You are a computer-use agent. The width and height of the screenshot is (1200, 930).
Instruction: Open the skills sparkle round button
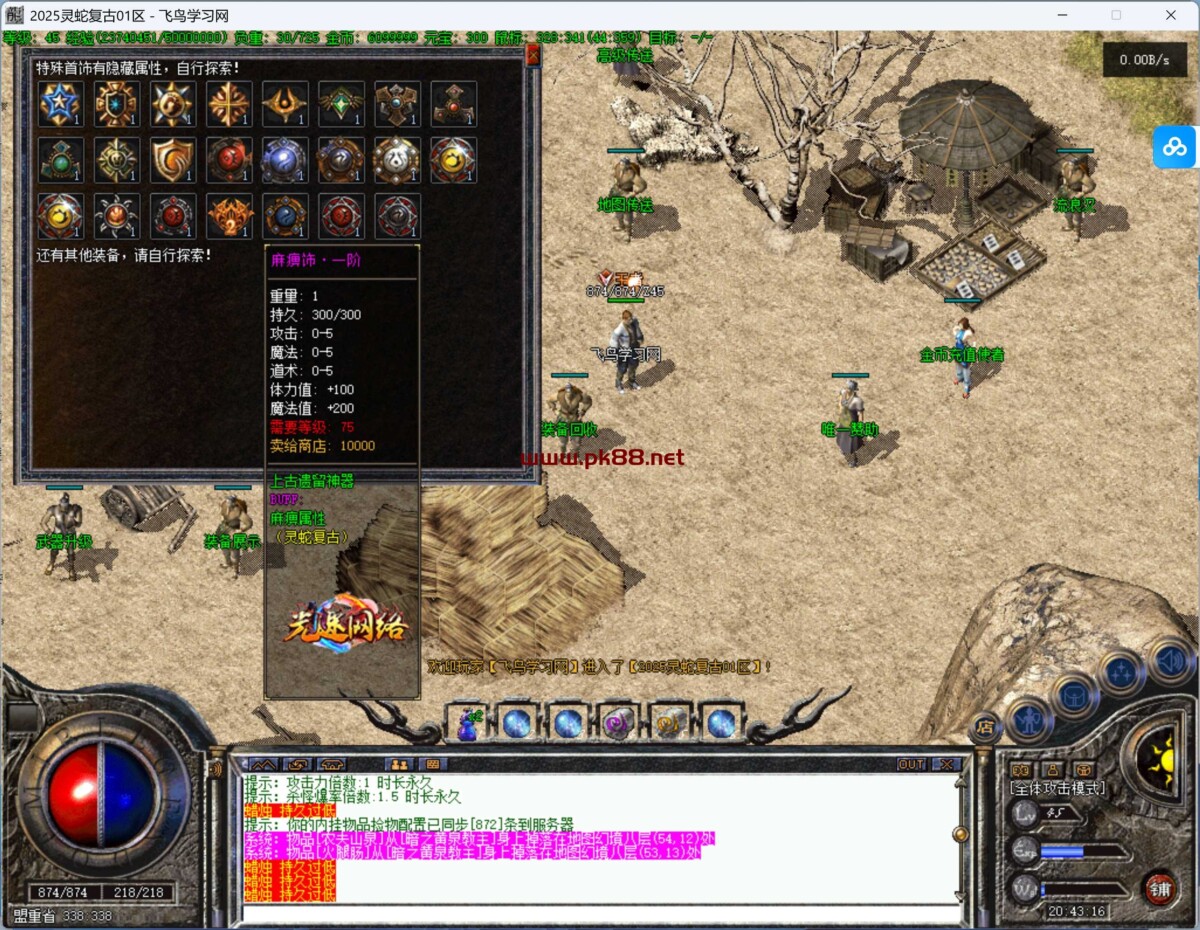[1121, 672]
